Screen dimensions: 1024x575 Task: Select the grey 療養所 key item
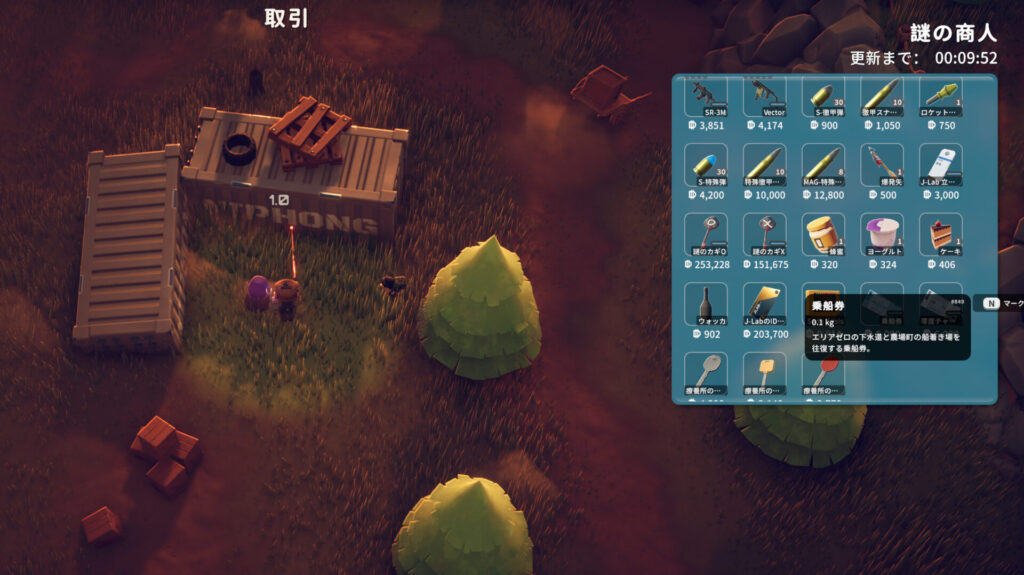[x=707, y=372]
